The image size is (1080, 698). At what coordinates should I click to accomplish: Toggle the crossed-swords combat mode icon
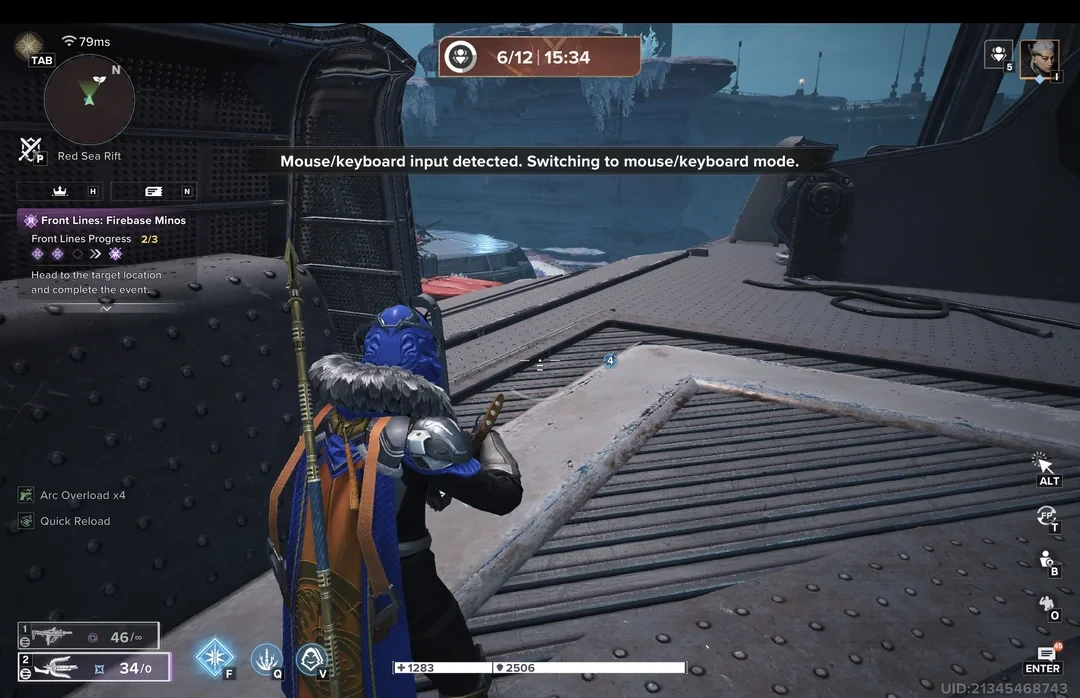29,149
